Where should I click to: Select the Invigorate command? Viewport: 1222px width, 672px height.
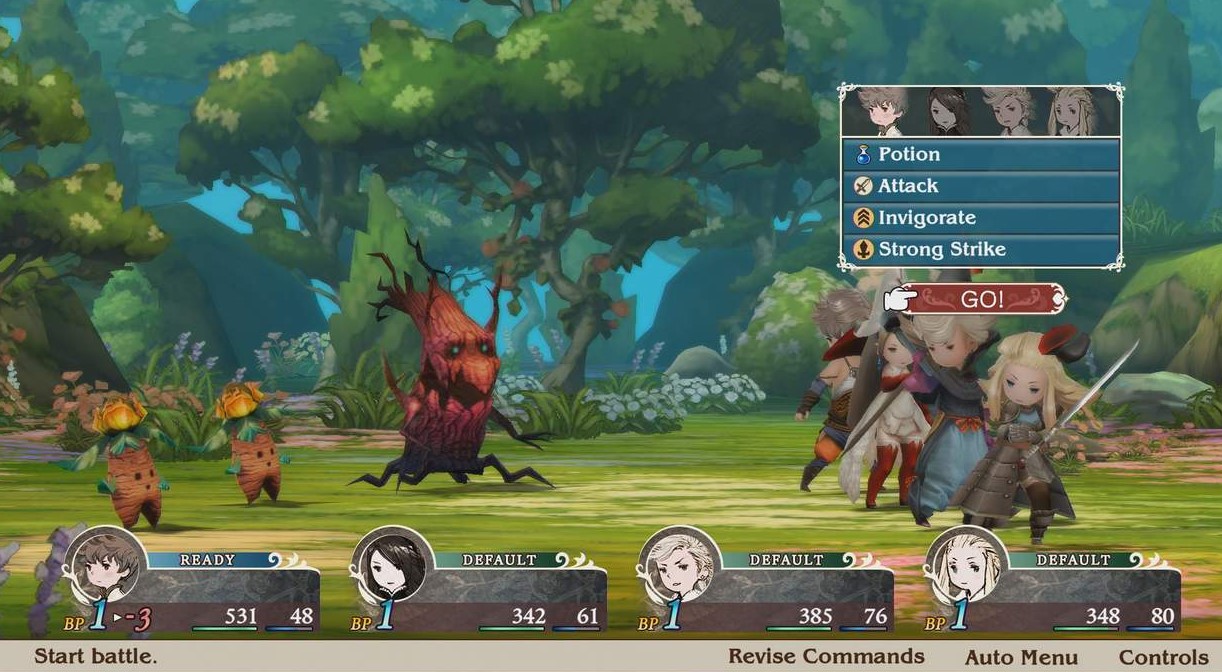pos(980,218)
